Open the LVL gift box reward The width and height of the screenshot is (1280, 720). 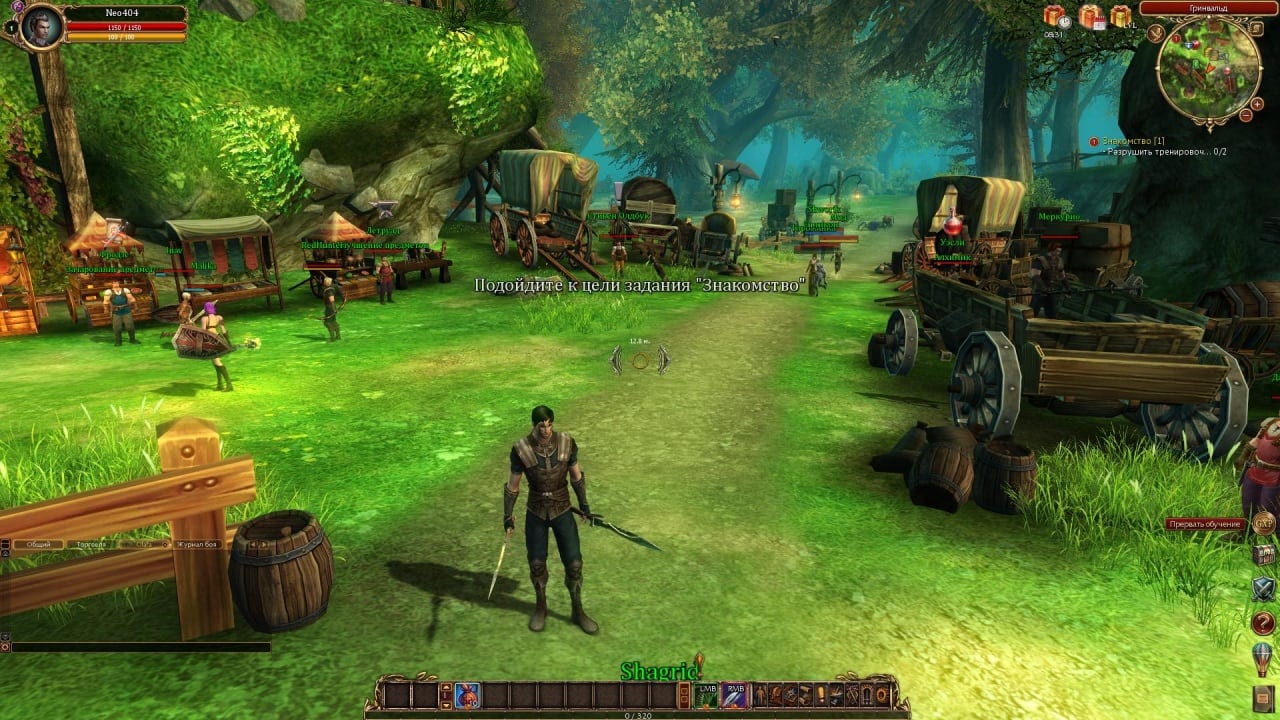point(1120,16)
